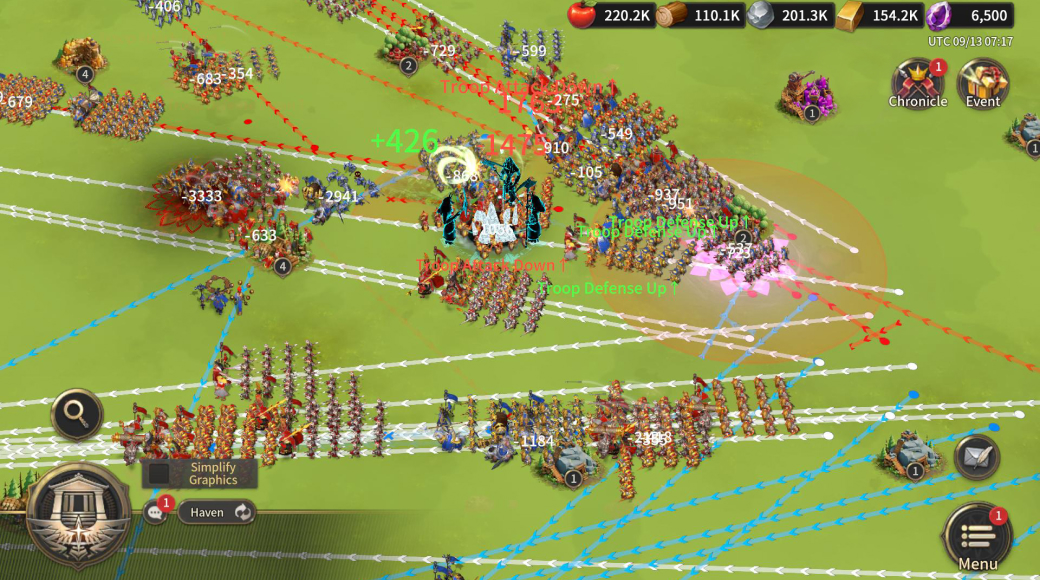Tap the stone resource counter

pos(788,15)
